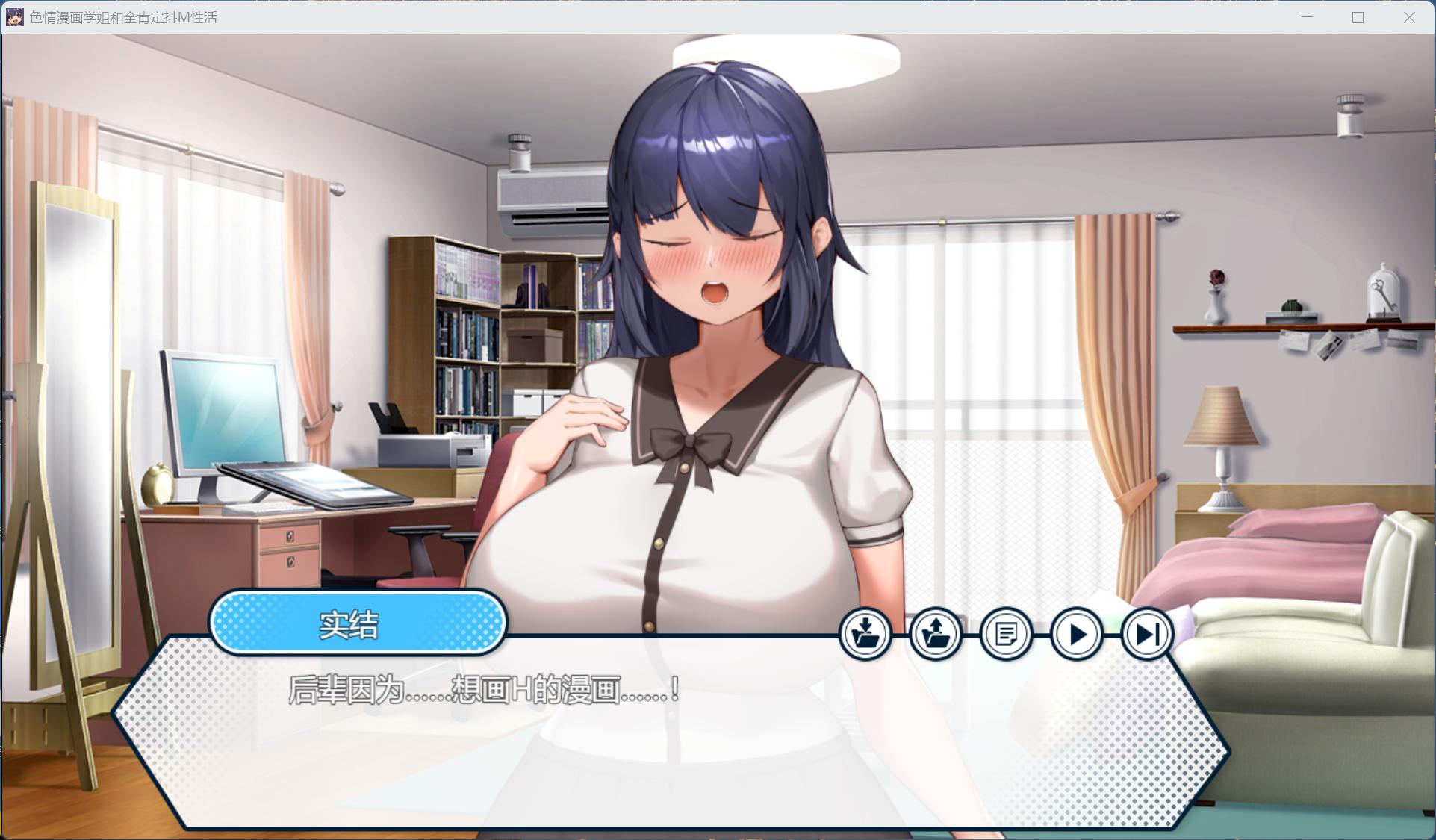Viewport: 1436px width, 840px height.
Task: Start auto-play of dialogue
Action: (x=1076, y=635)
